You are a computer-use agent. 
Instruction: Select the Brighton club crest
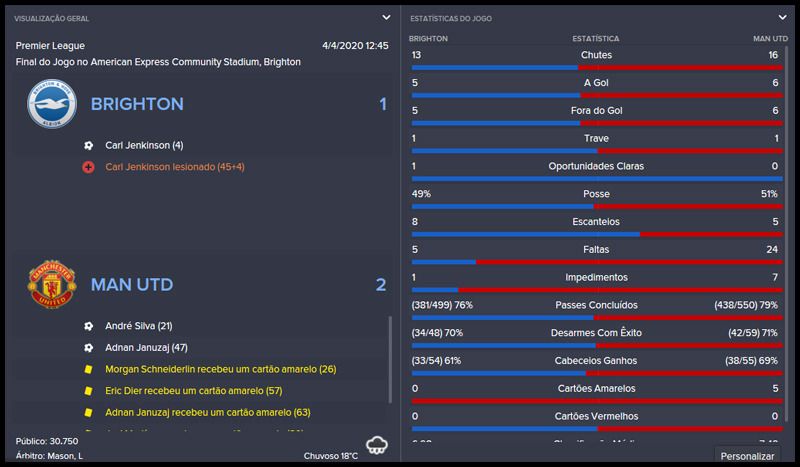click(51, 104)
